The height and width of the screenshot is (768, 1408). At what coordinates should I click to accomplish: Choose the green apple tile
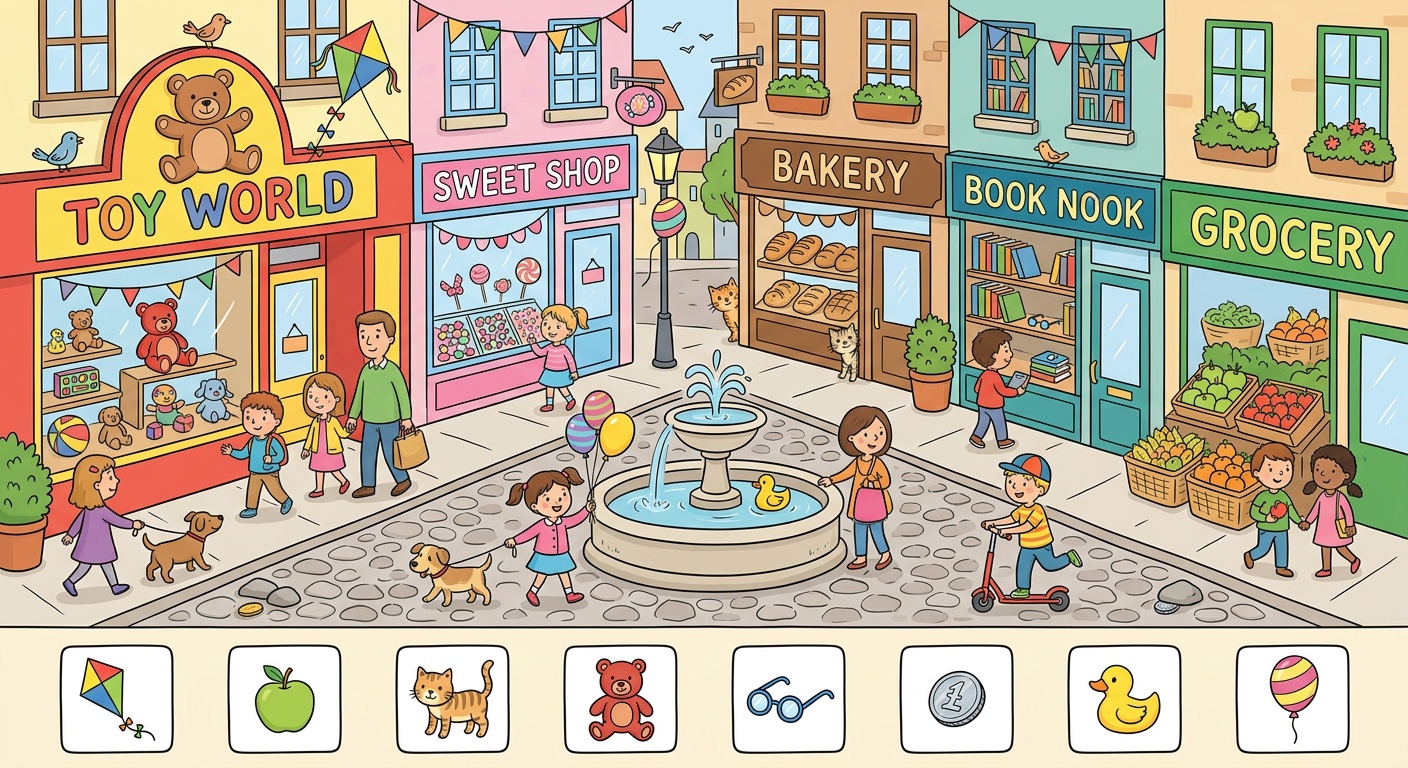click(x=284, y=698)
